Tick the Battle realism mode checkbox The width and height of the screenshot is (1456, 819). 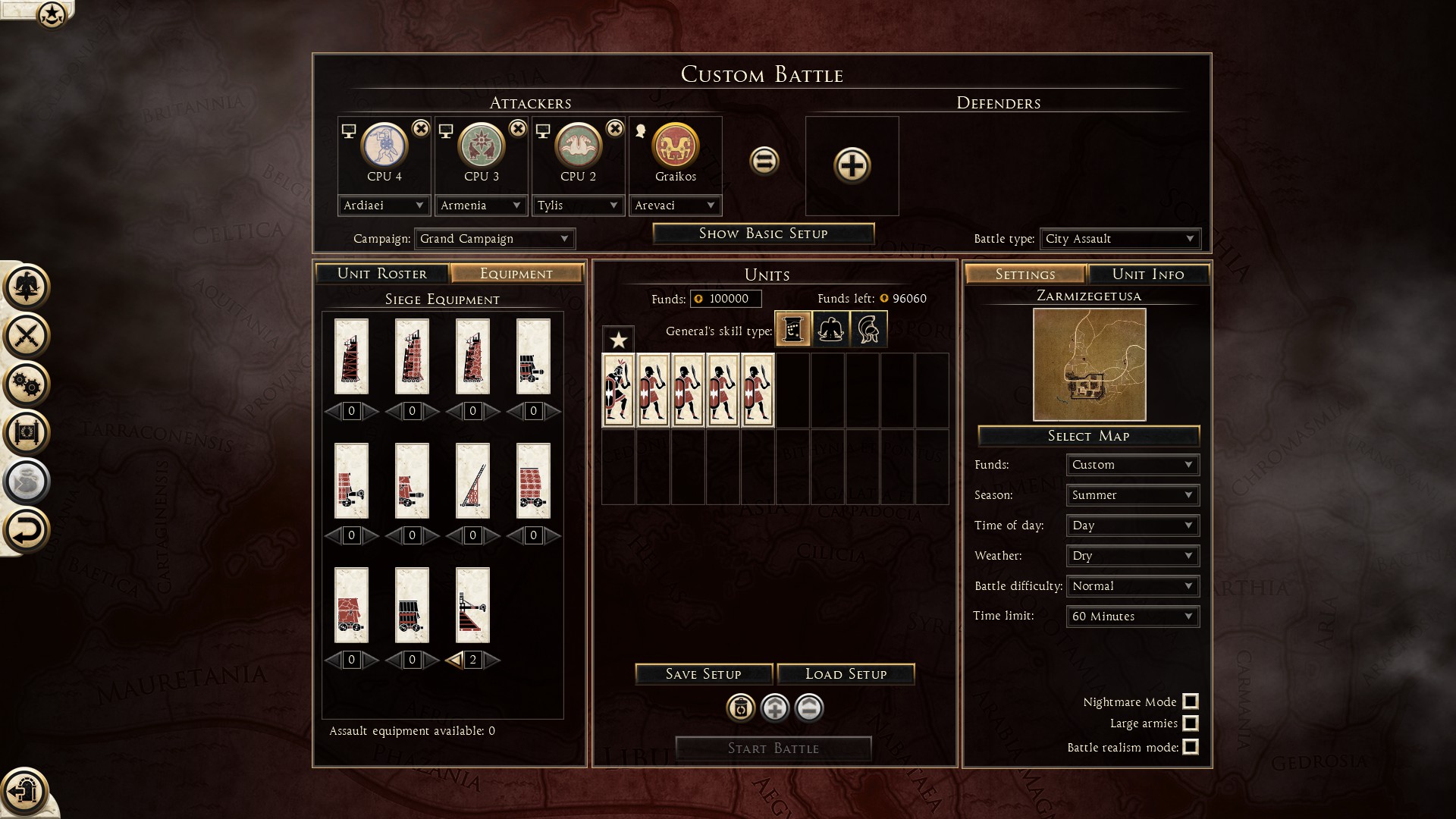click(1191, 747)
